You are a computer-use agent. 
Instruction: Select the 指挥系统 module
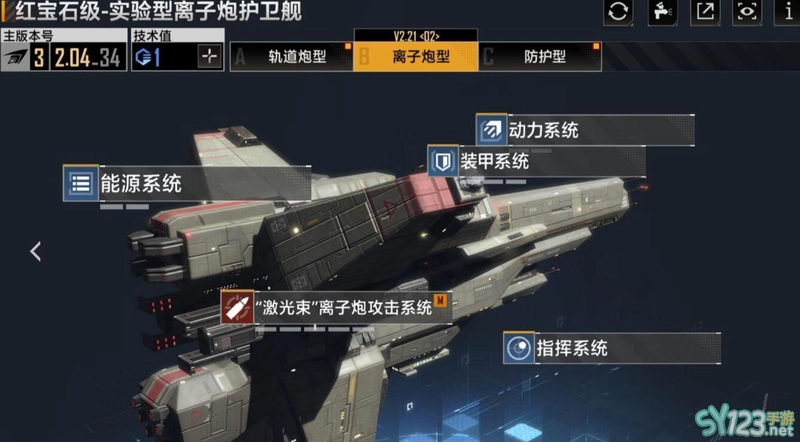click(x=571, y=348)
